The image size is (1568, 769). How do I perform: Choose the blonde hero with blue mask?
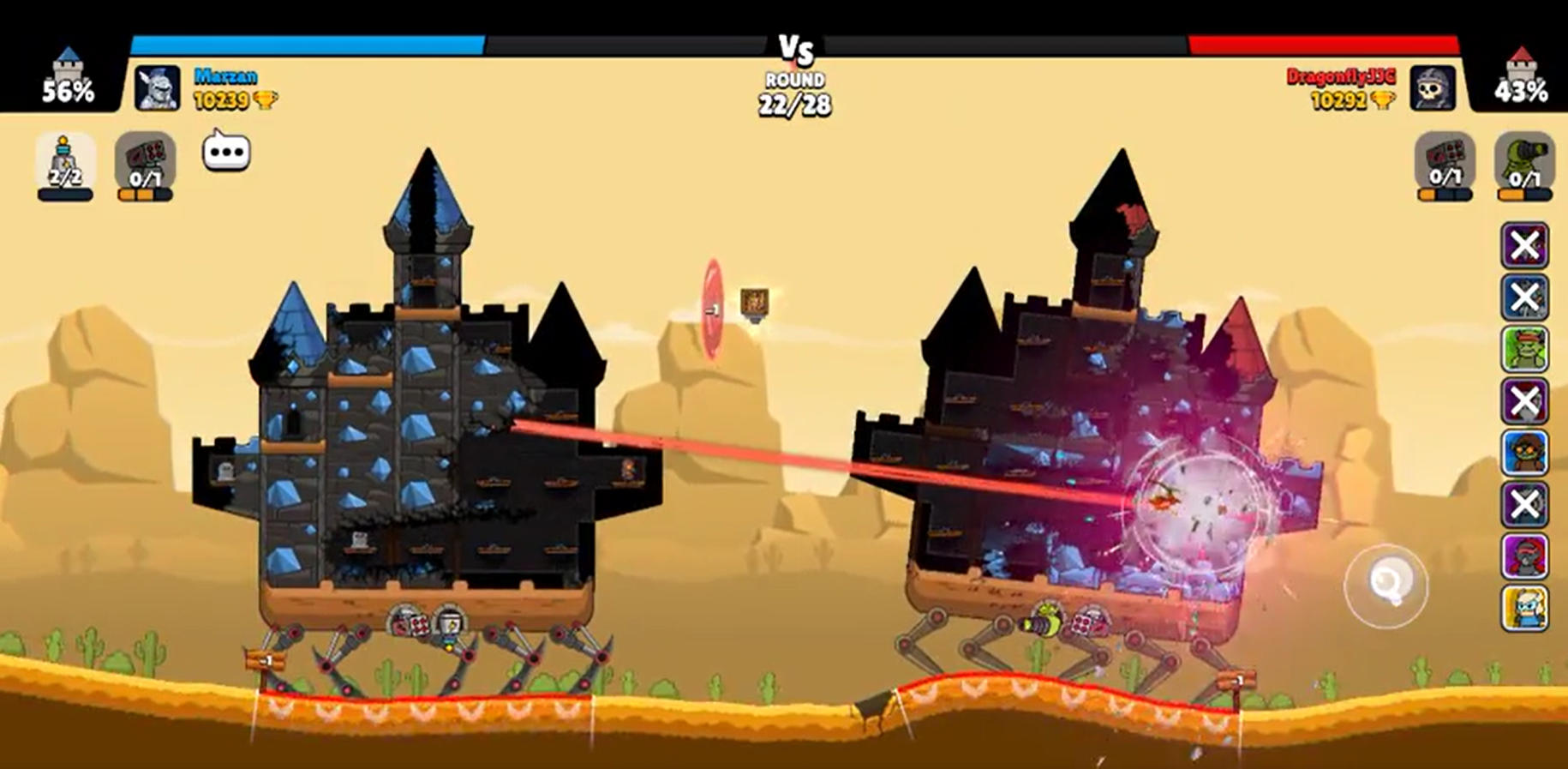[x=1524, y=608]
